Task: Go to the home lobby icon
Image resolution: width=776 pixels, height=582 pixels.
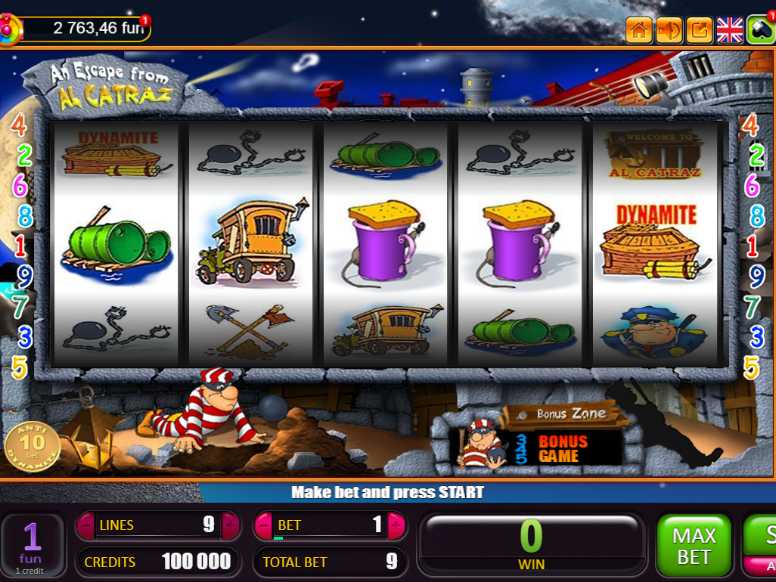Action: pos(639,30)
